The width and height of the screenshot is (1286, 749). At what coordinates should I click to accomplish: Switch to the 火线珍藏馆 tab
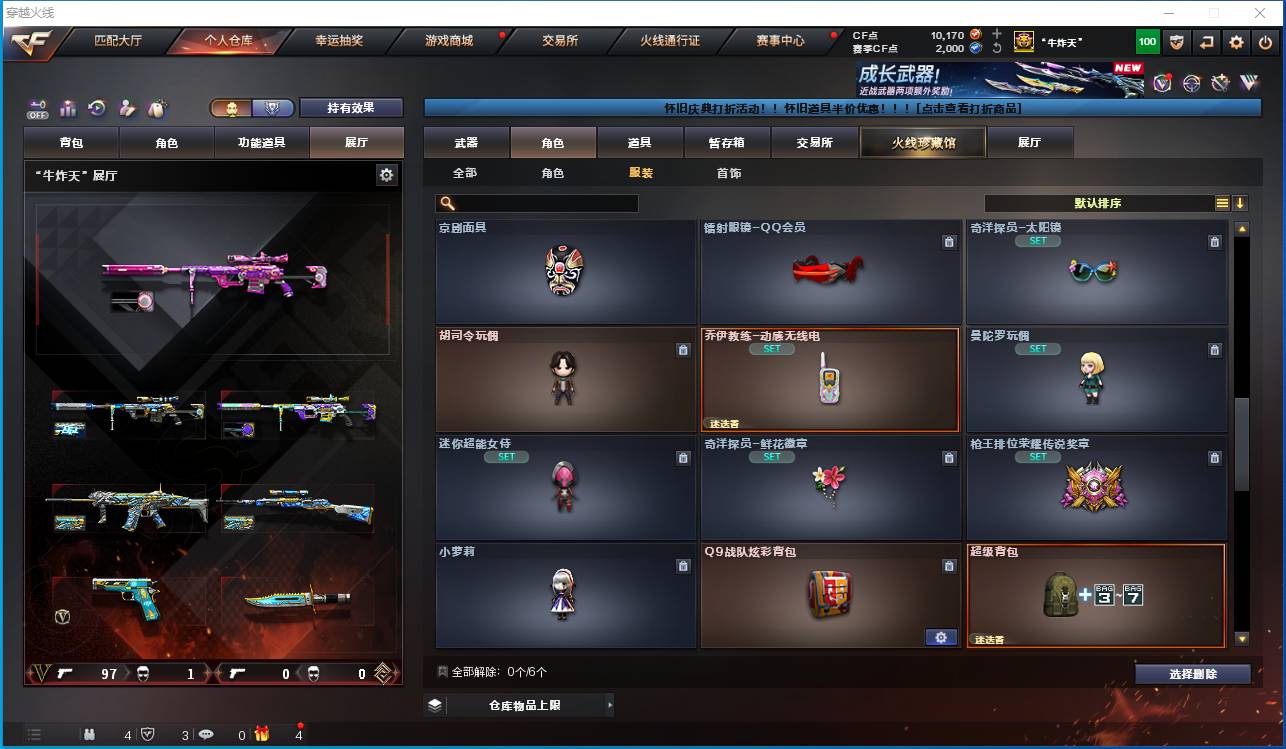click(x=921, y=142)
